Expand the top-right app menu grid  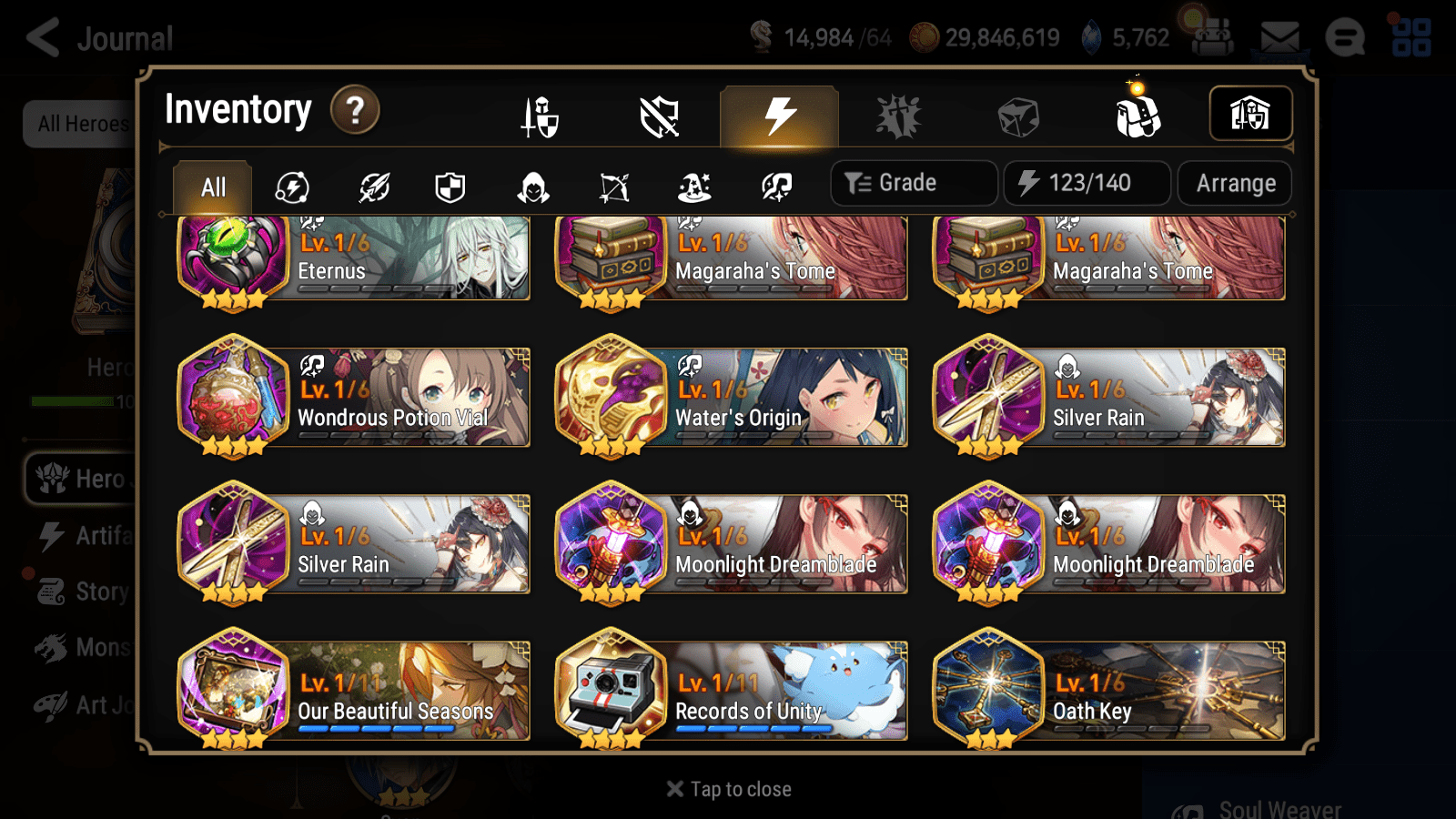coord(1411,38)
